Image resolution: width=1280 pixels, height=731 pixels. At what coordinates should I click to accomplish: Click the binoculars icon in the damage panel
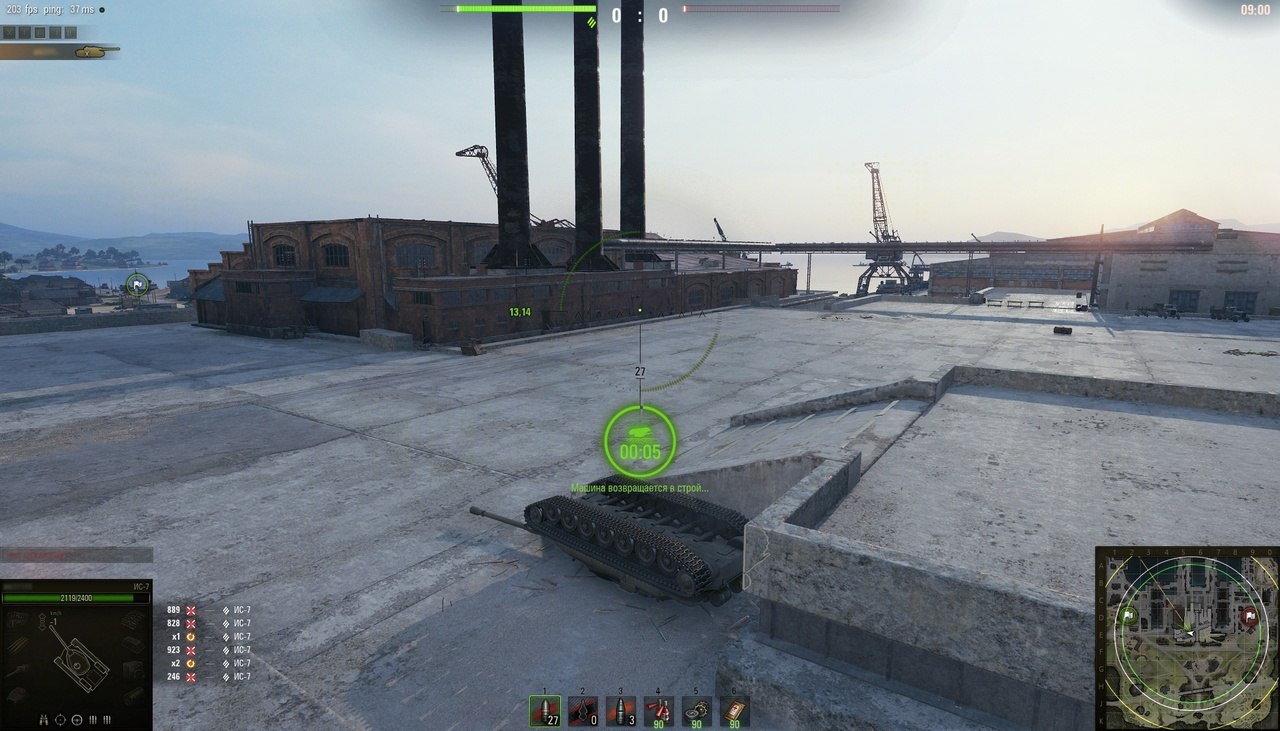(44, 719)
